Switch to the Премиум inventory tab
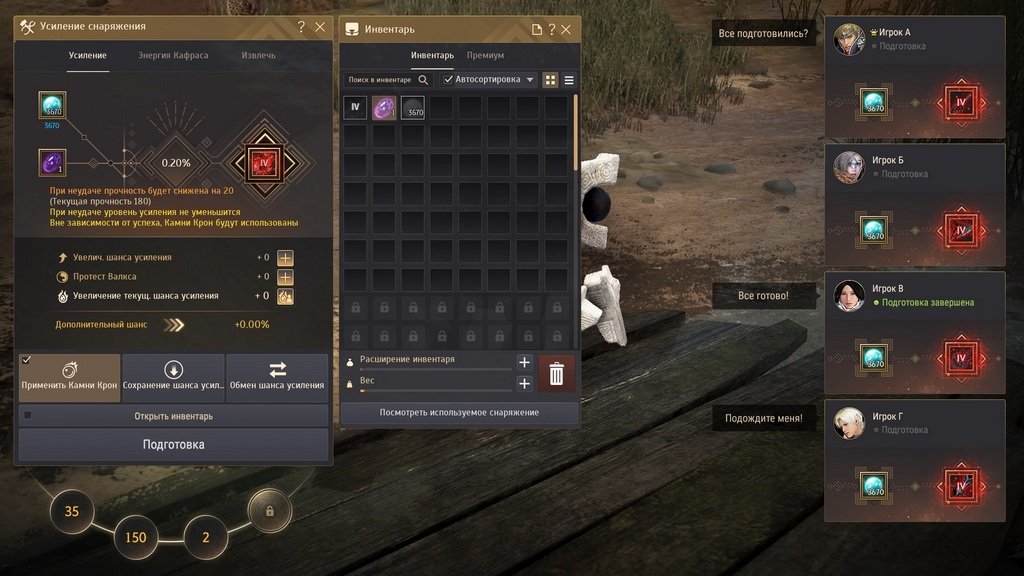1024x576 pixels. coord(485,56)
